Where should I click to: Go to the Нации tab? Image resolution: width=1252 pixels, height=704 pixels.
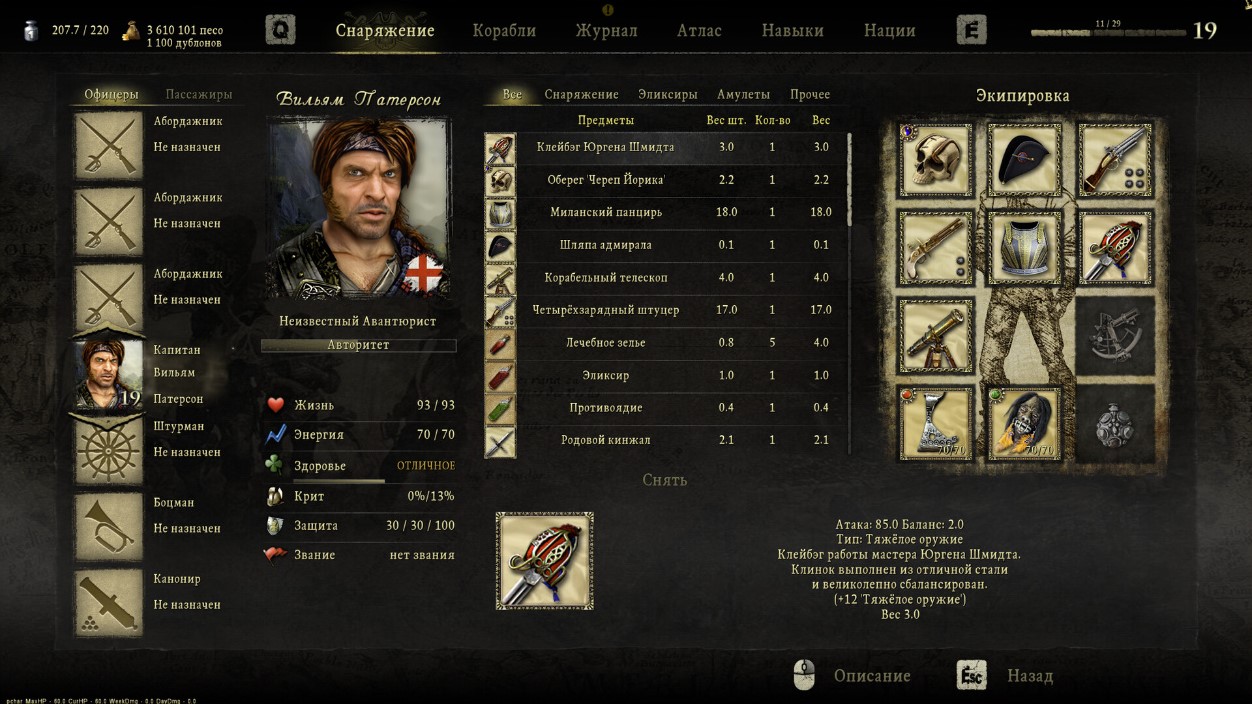coord(889,30)
